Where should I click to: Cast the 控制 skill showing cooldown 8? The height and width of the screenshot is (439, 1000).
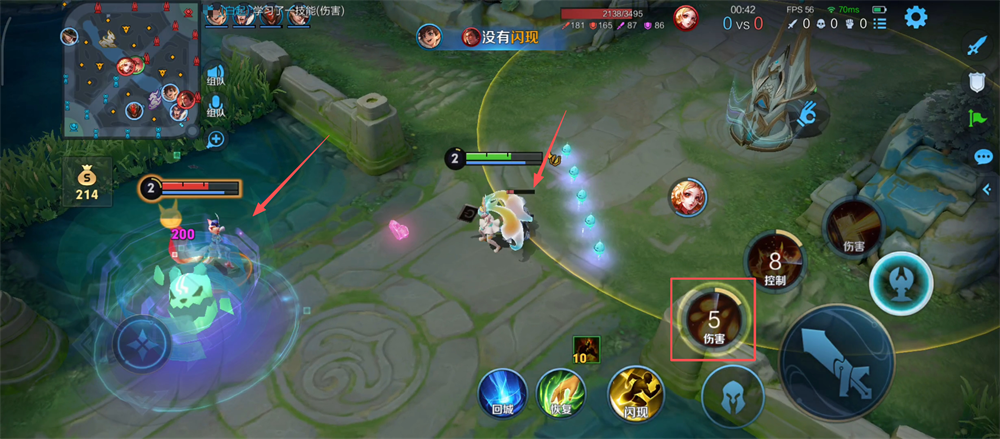775,262
